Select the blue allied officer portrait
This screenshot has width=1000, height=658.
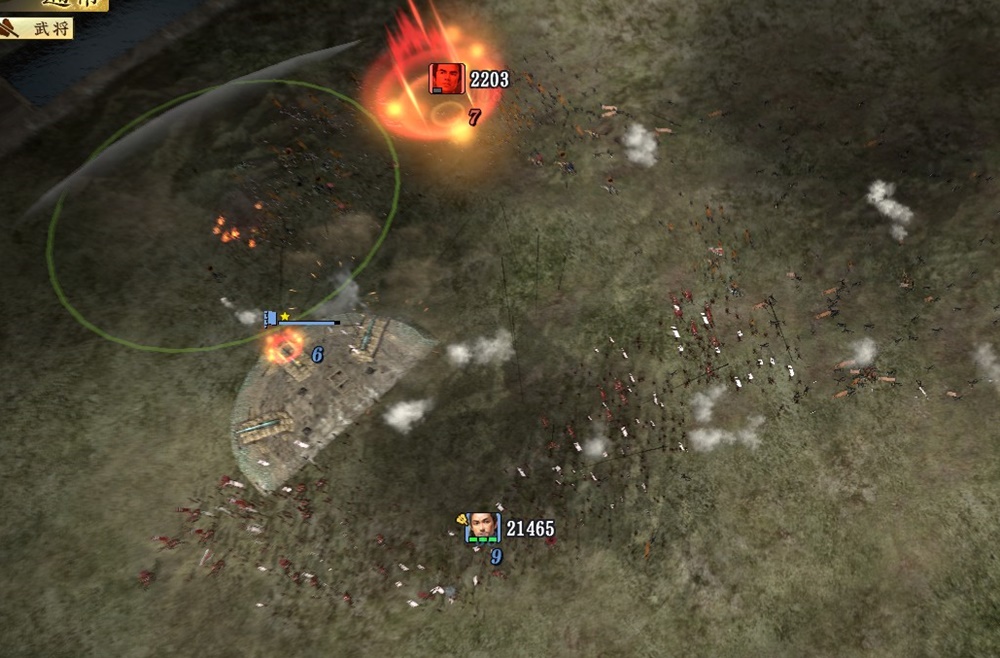[483, 527]
